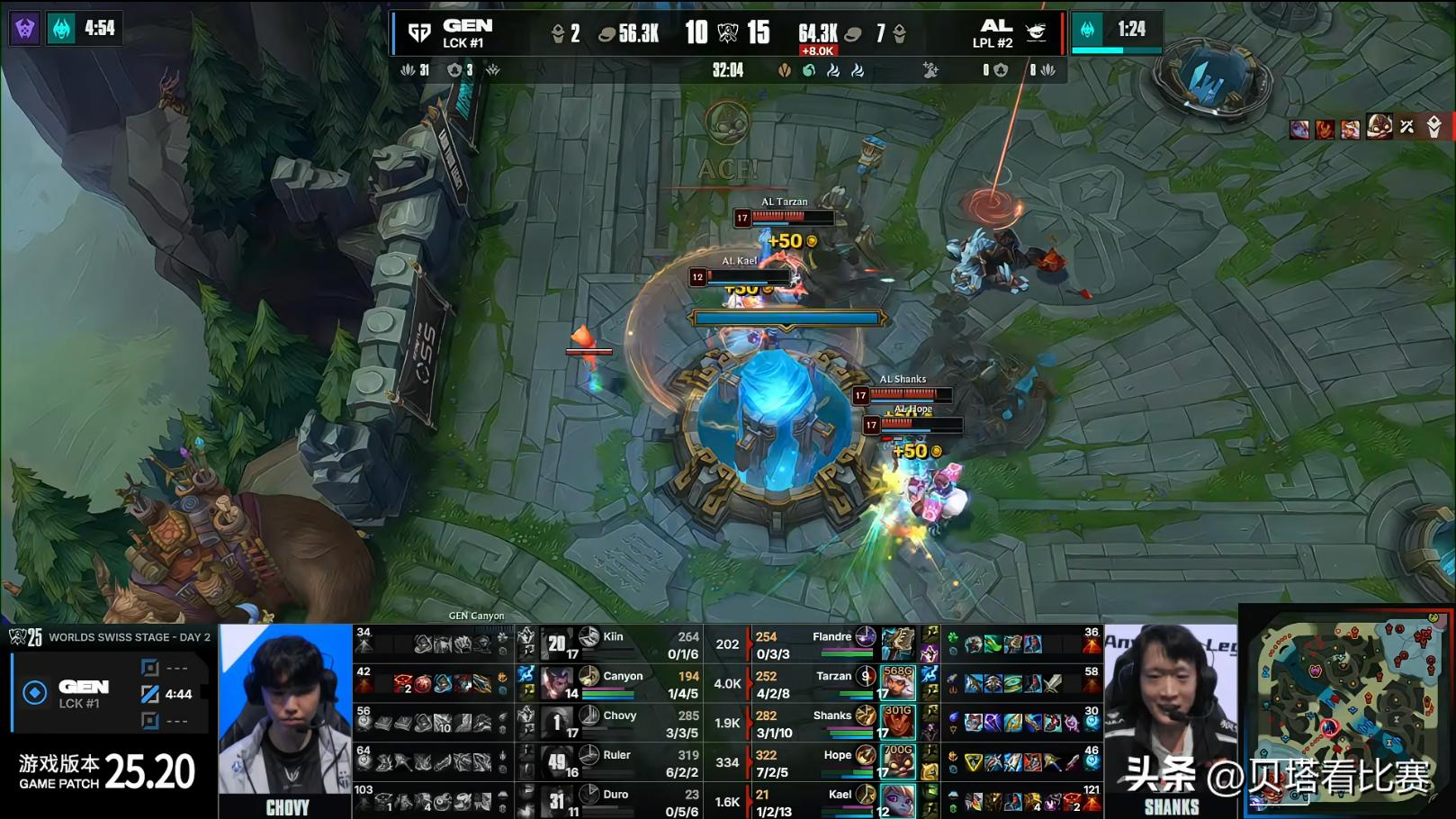This screenshot has height=819, width=1456.
Task: Click the minimap in the corner
Action: coord(1347,711)
